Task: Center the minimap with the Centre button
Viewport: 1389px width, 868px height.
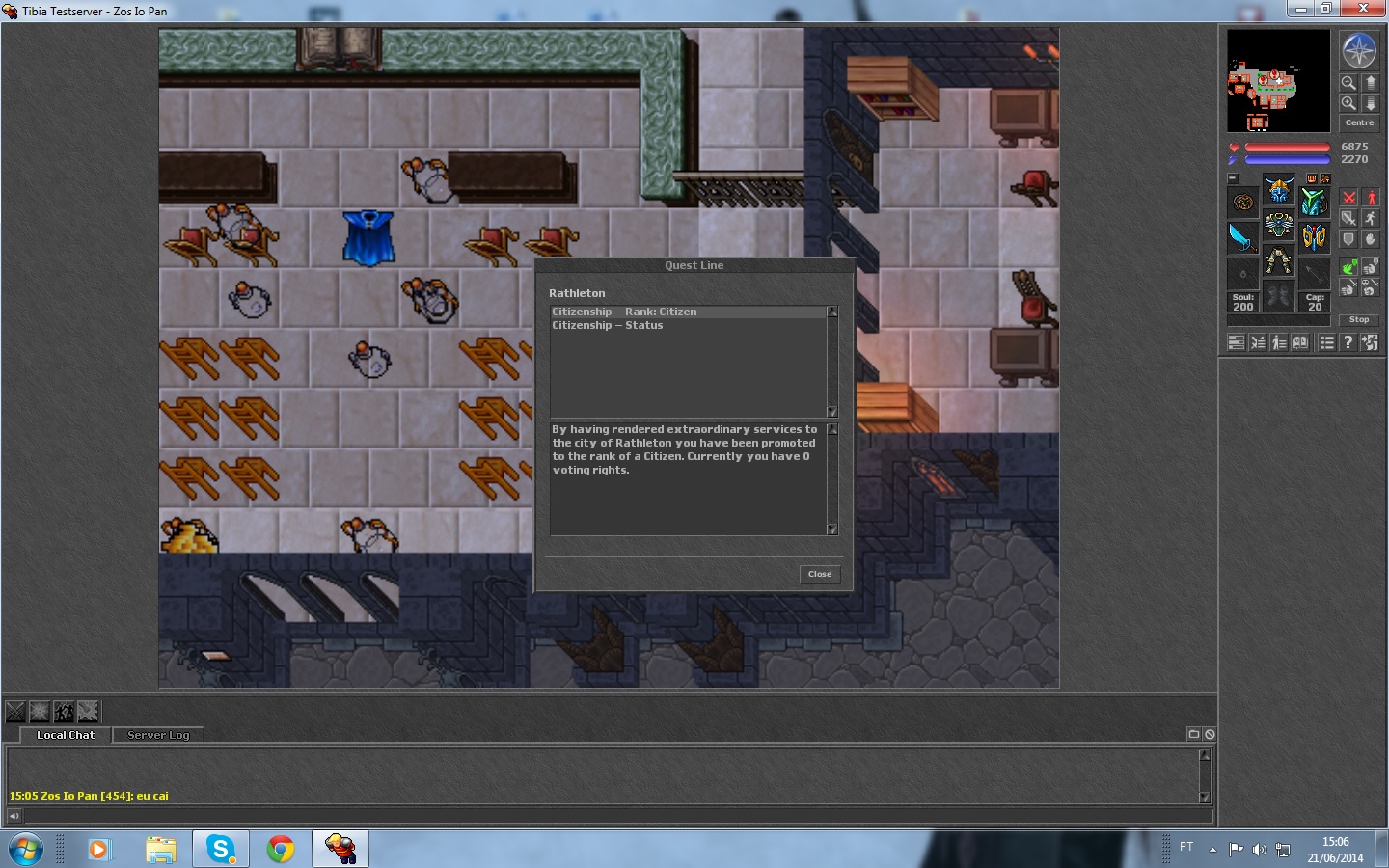Action: (1359, 122)
